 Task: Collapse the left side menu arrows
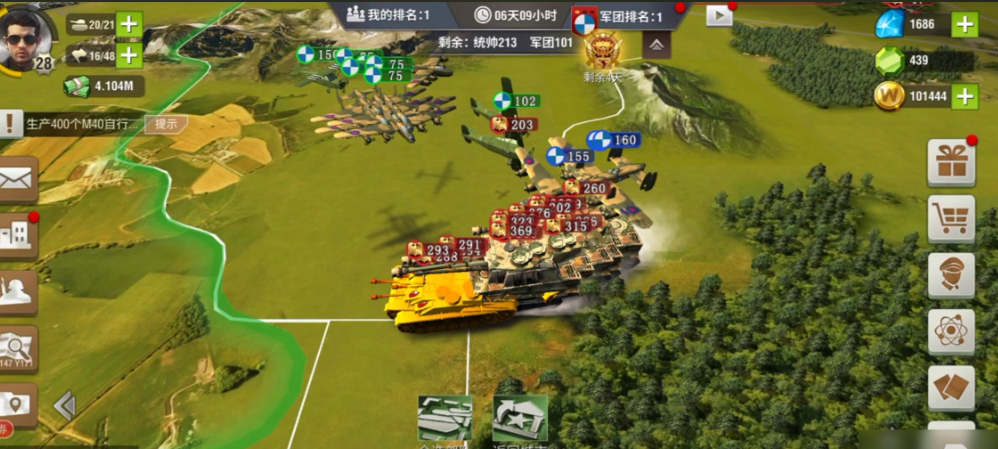coord(65,405)
